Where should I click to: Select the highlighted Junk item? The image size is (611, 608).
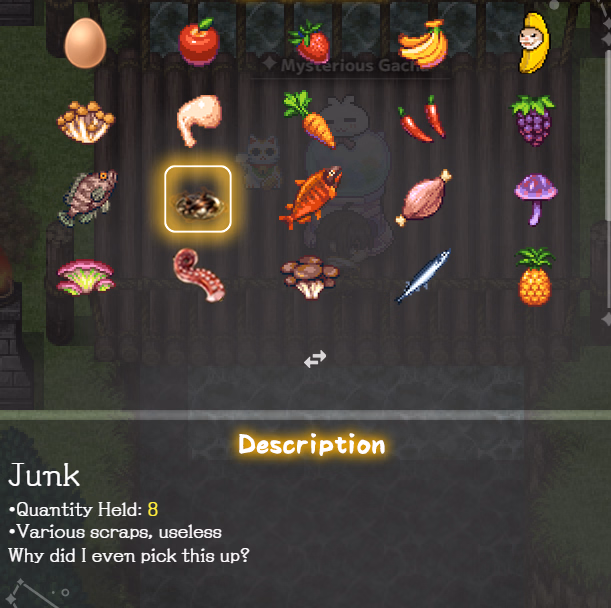coord(198,199)
